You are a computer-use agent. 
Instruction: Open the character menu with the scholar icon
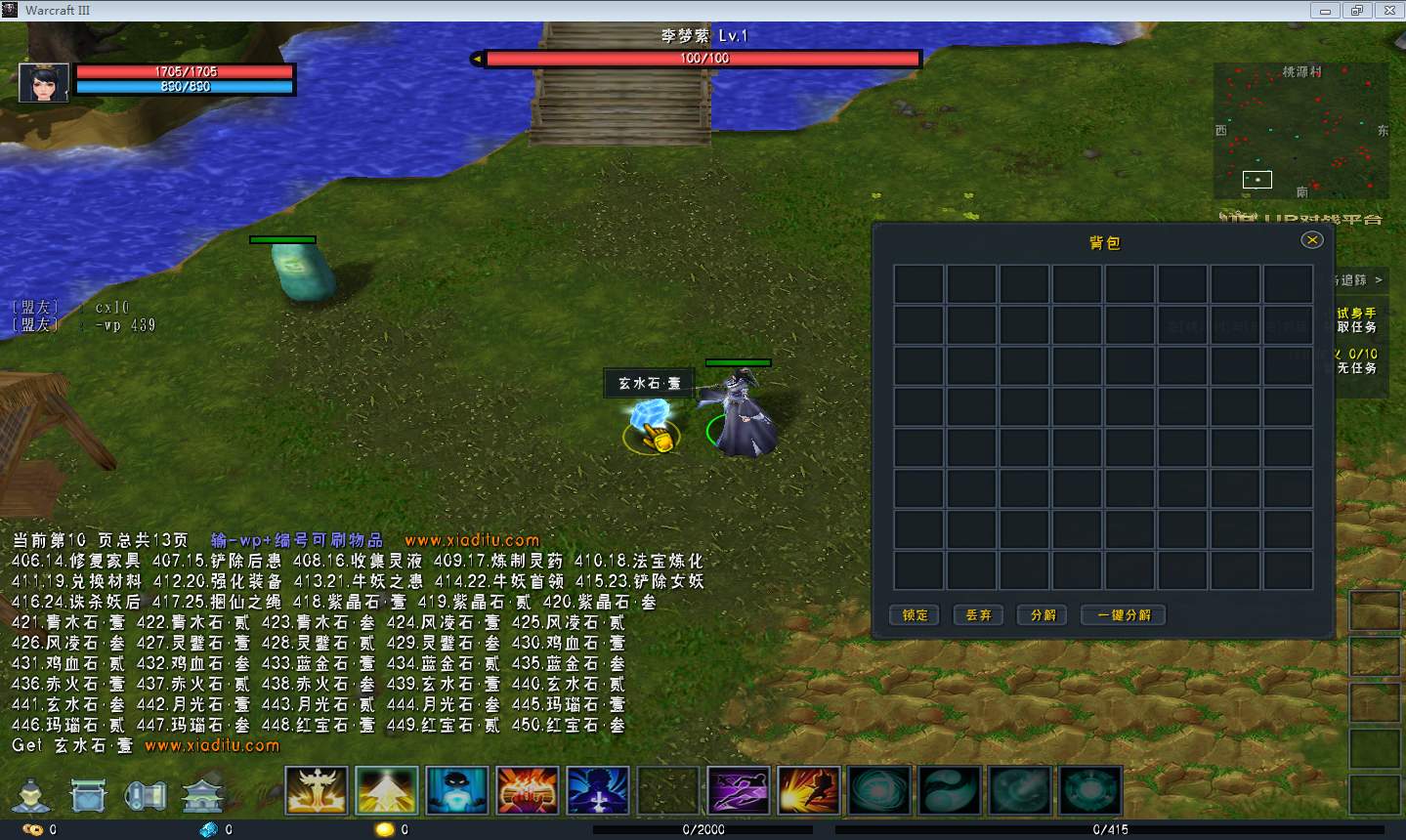point(31,796)
